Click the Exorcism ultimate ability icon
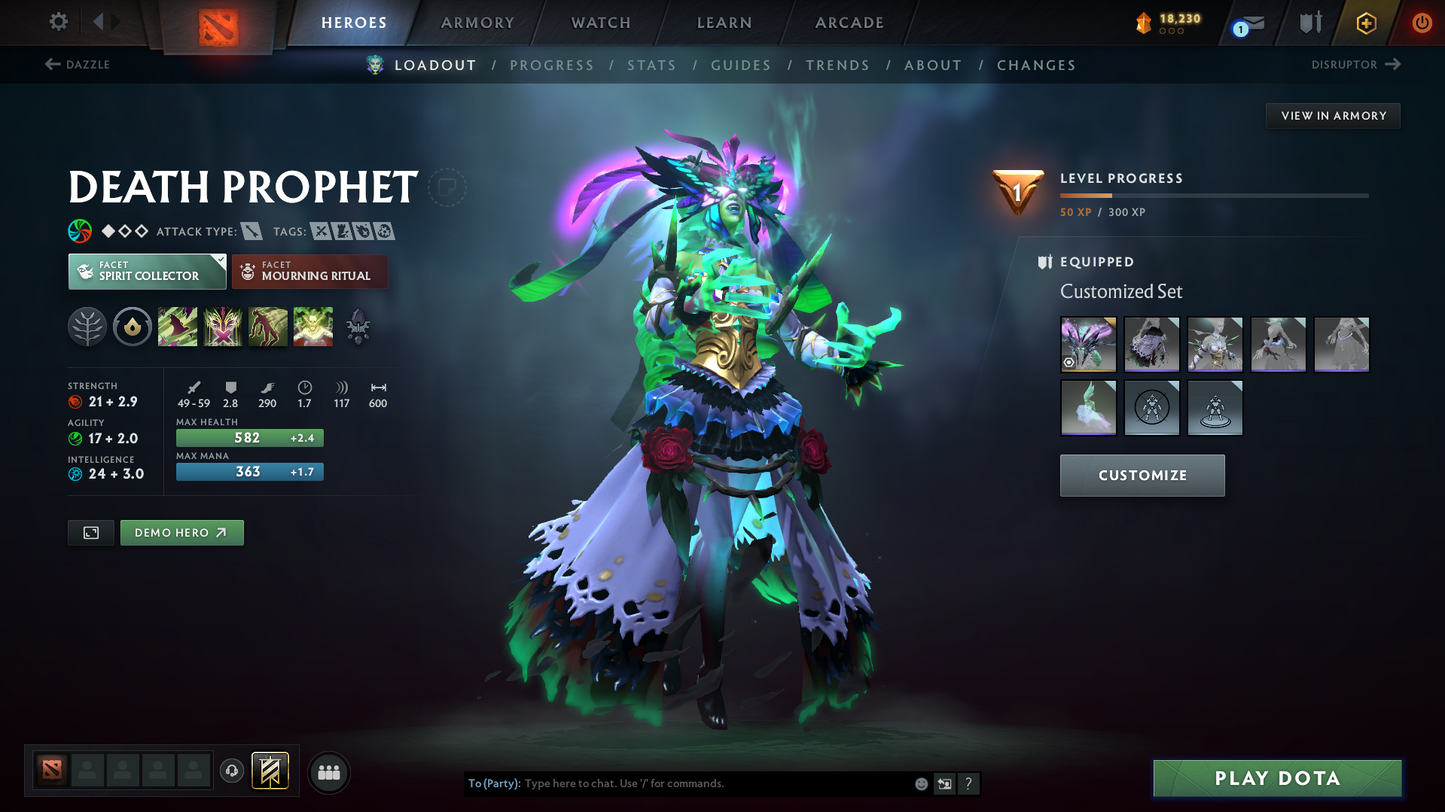Viewport: 1445px width, 812px height. [312, 326]
